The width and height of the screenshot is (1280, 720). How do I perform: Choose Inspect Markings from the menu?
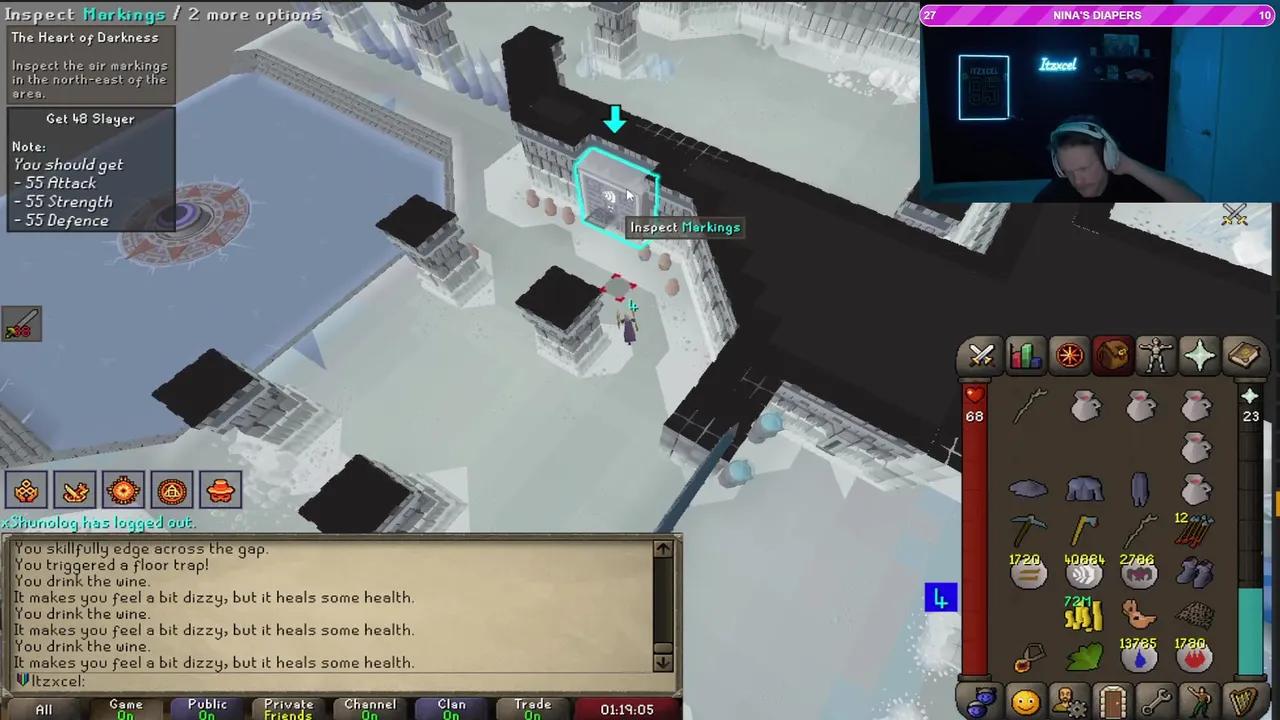coord(684,227)
